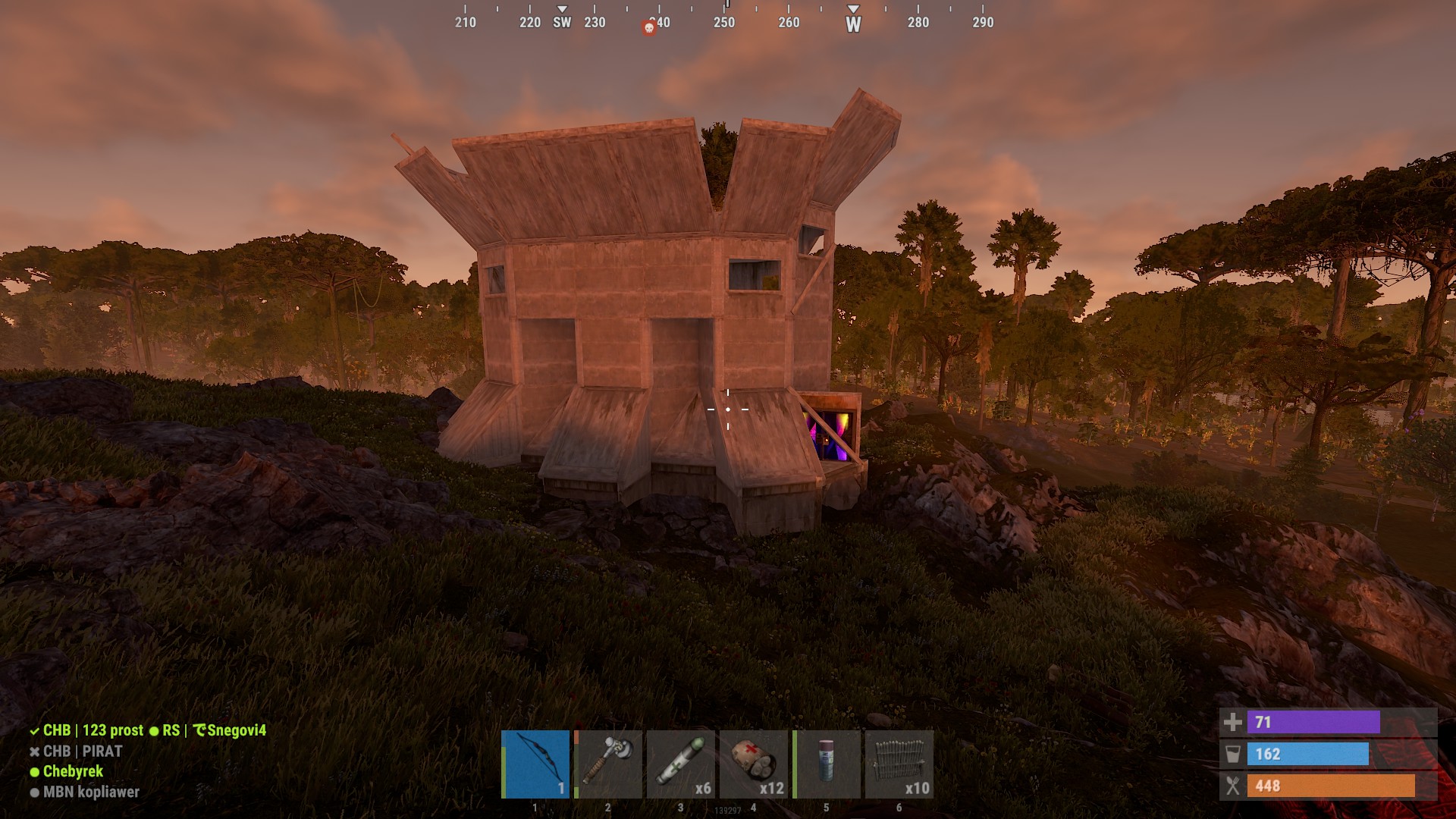The height and width of the screenshot is (819, 1456).
Task: Select the bandage stack of twelve
Action: pos(753,764)
